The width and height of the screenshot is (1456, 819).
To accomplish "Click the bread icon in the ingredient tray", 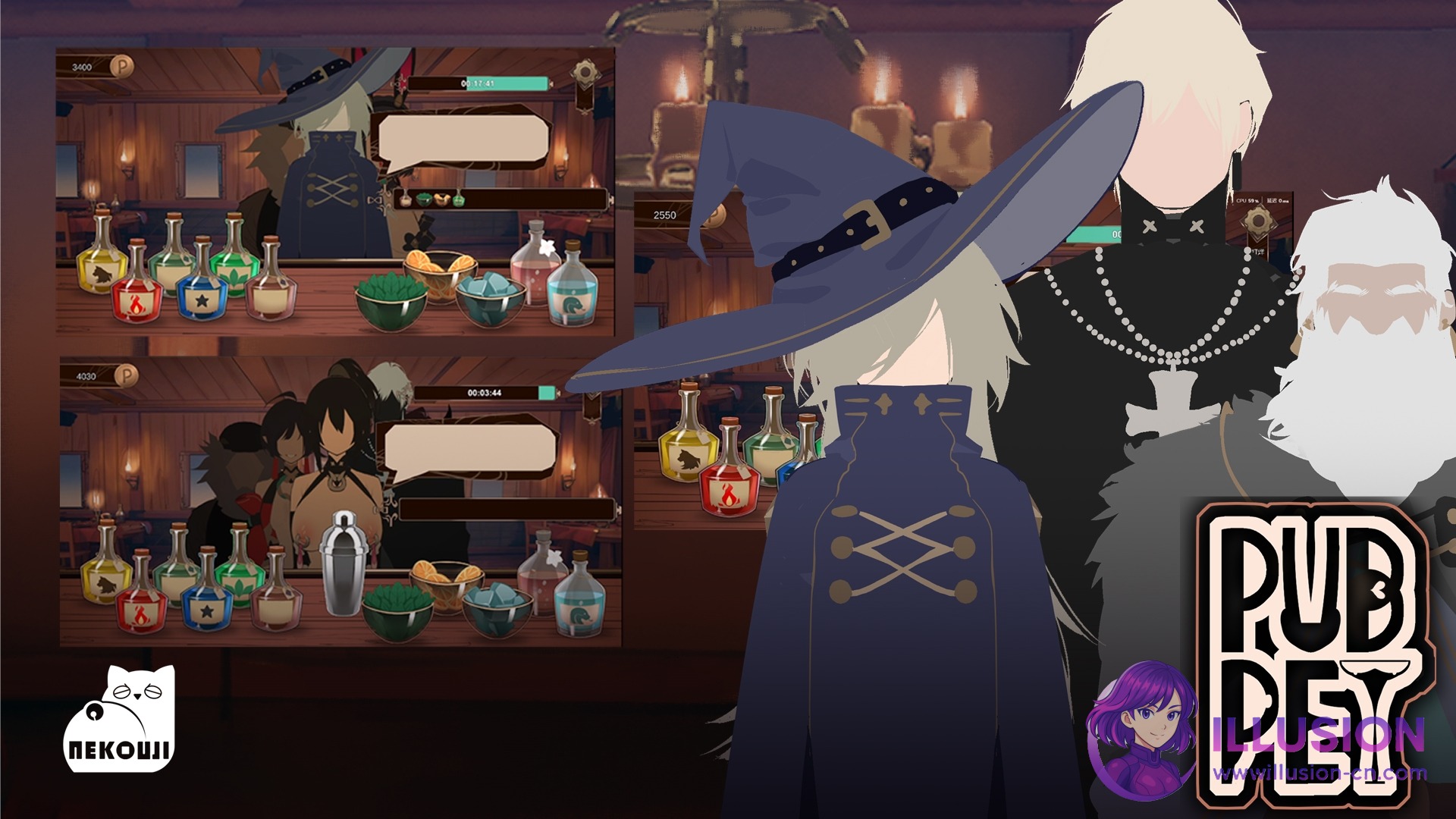I will (441, 199).
